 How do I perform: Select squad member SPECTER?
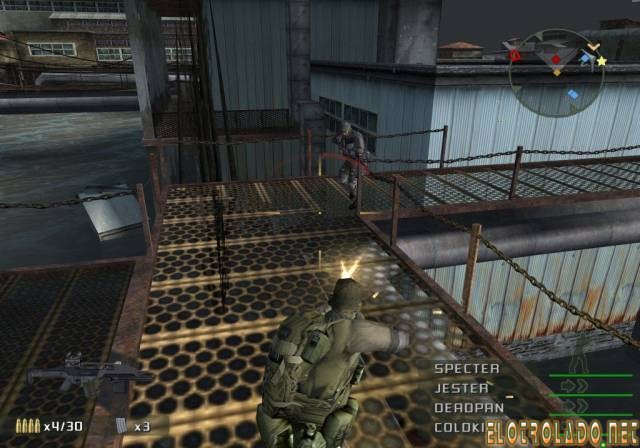466,369
